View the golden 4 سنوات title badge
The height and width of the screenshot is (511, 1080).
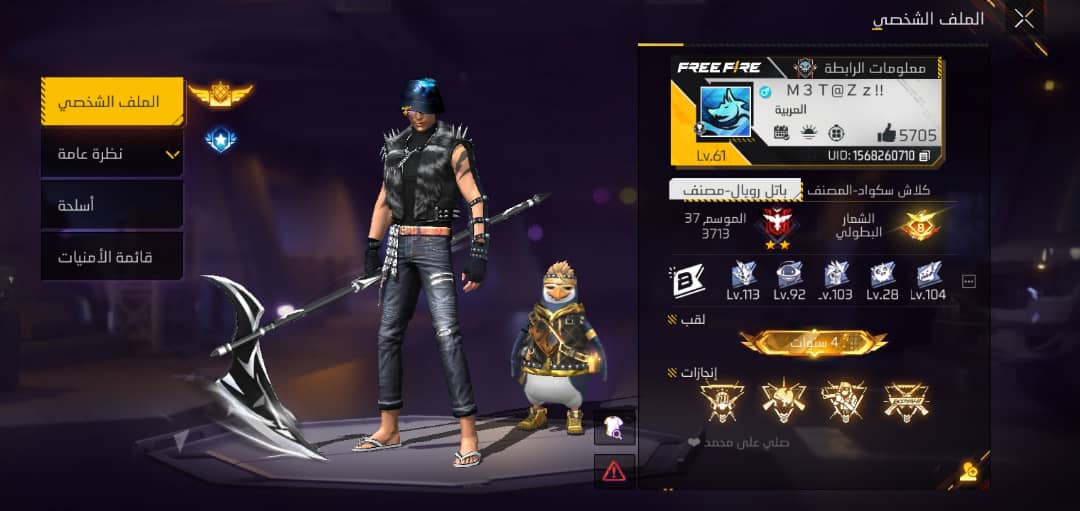[x=813, y=343]
